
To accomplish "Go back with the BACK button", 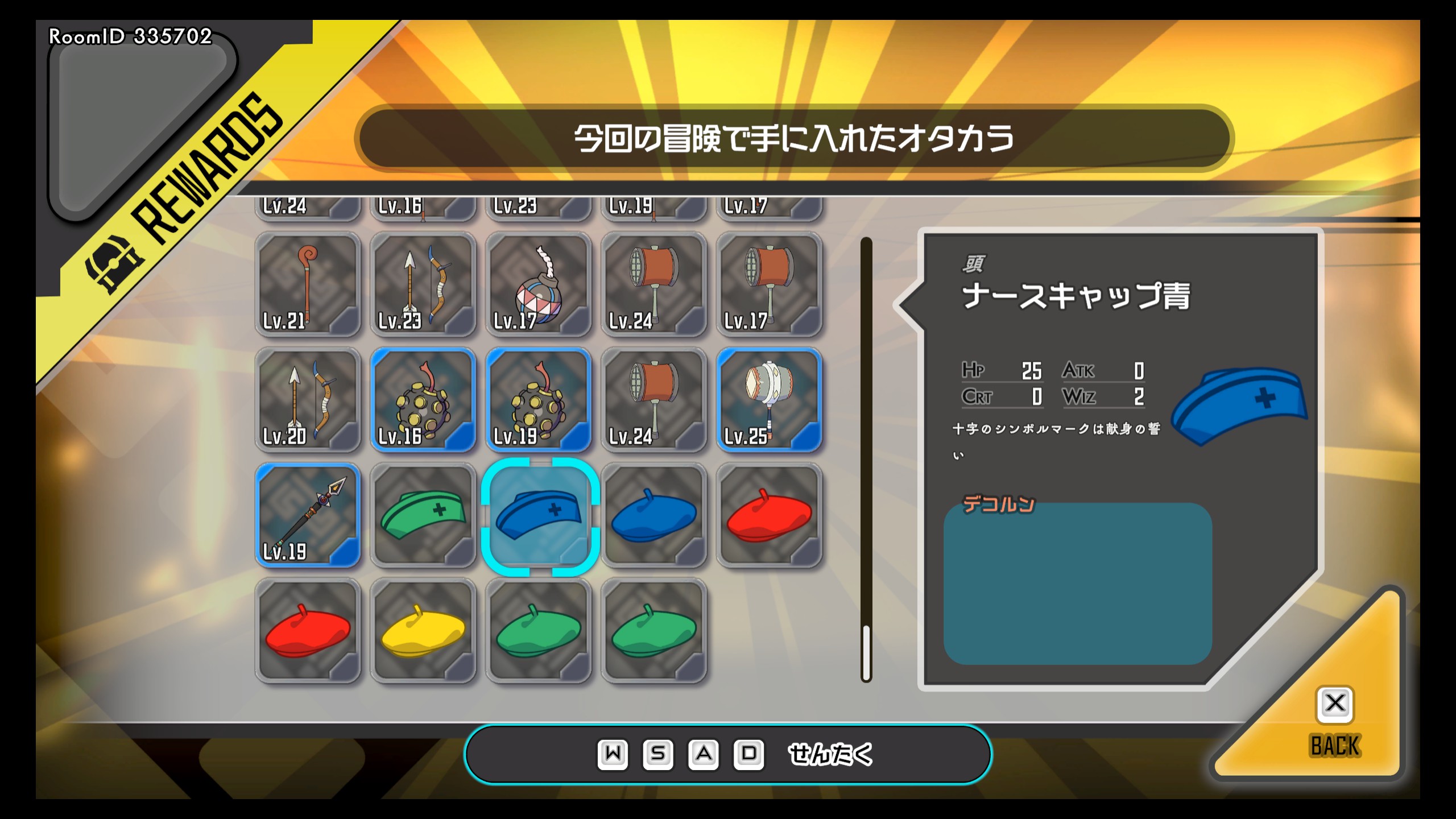I will click(x=1334, y=722).
